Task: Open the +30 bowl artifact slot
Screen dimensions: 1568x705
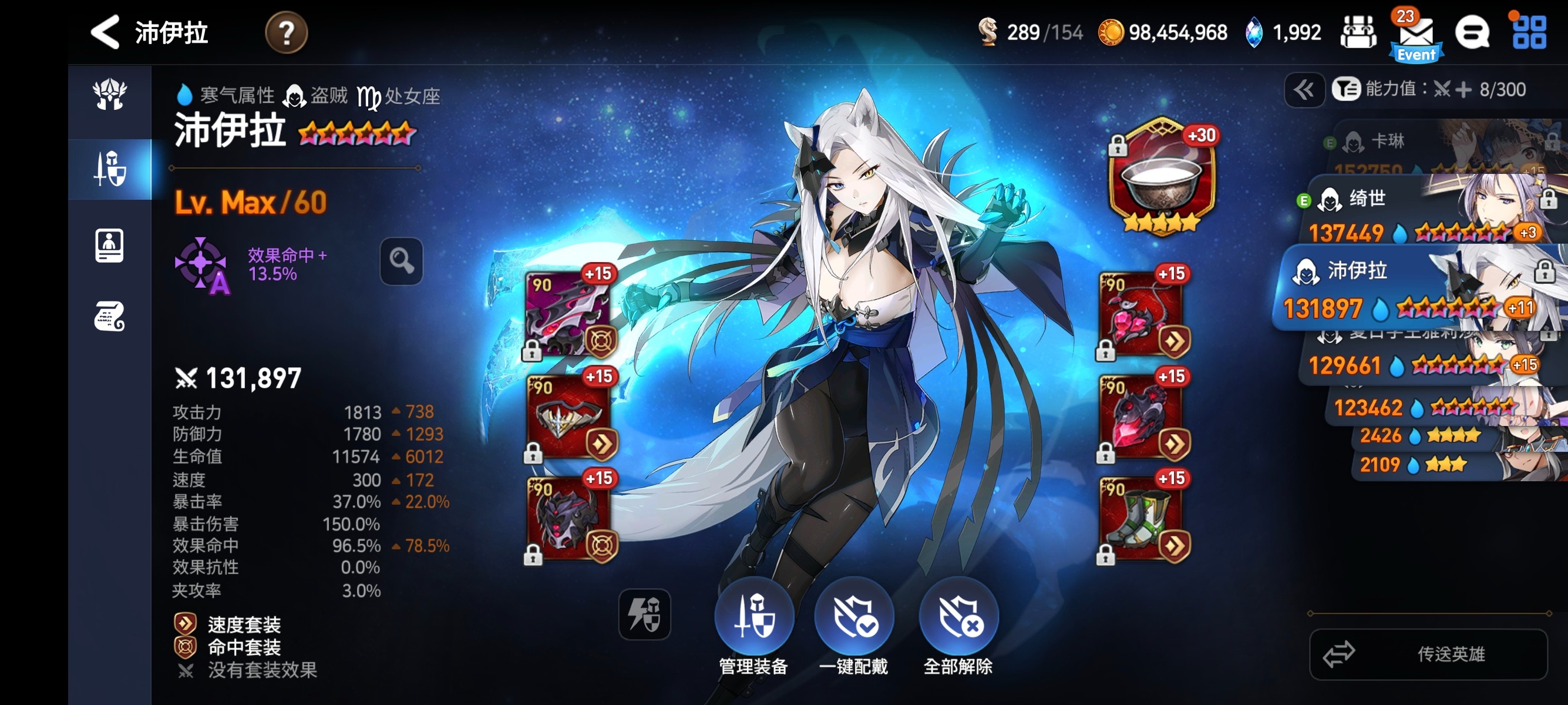Action: point(1162,177)
